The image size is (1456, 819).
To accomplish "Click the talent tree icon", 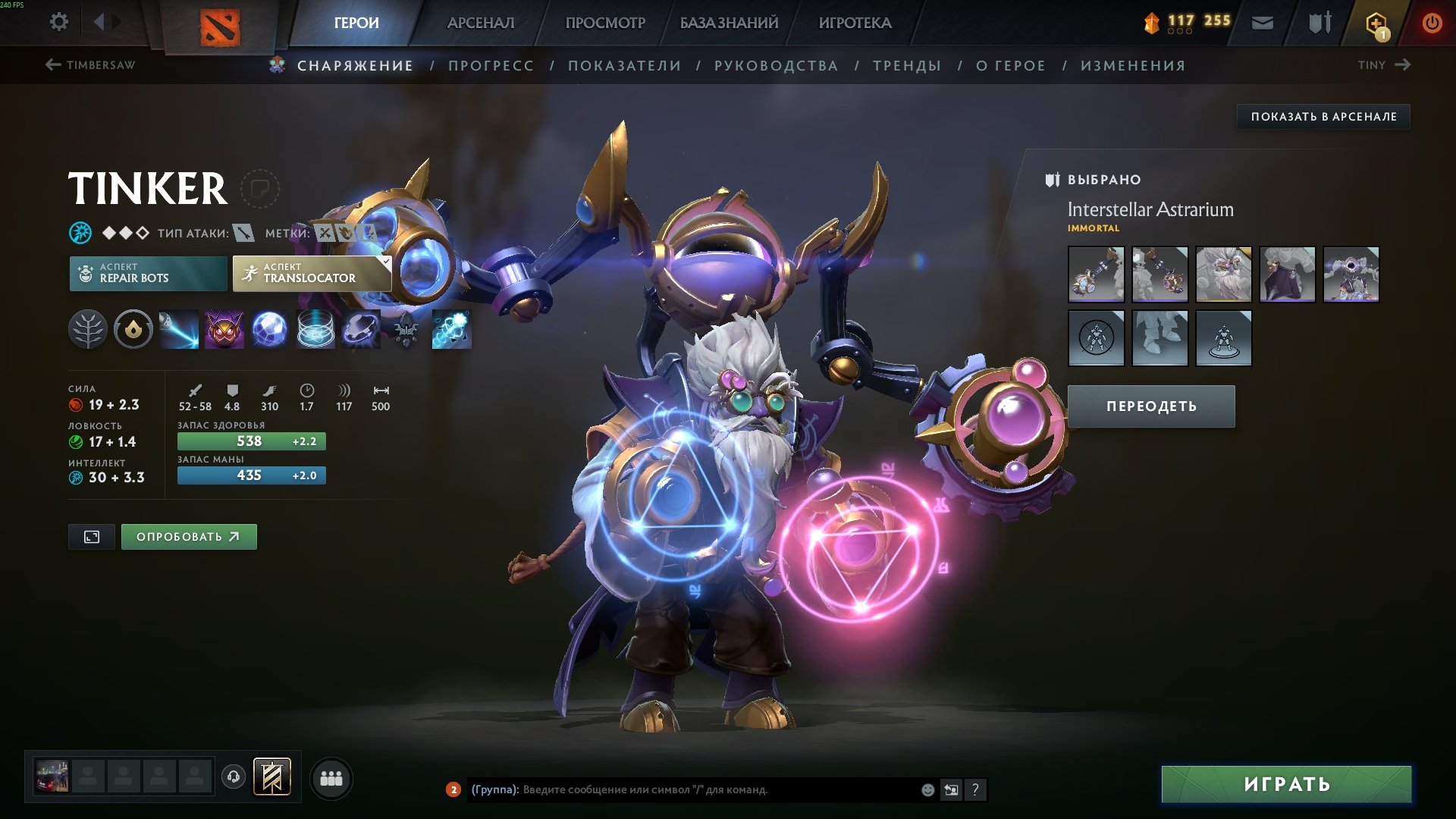I will click(89, 329).
